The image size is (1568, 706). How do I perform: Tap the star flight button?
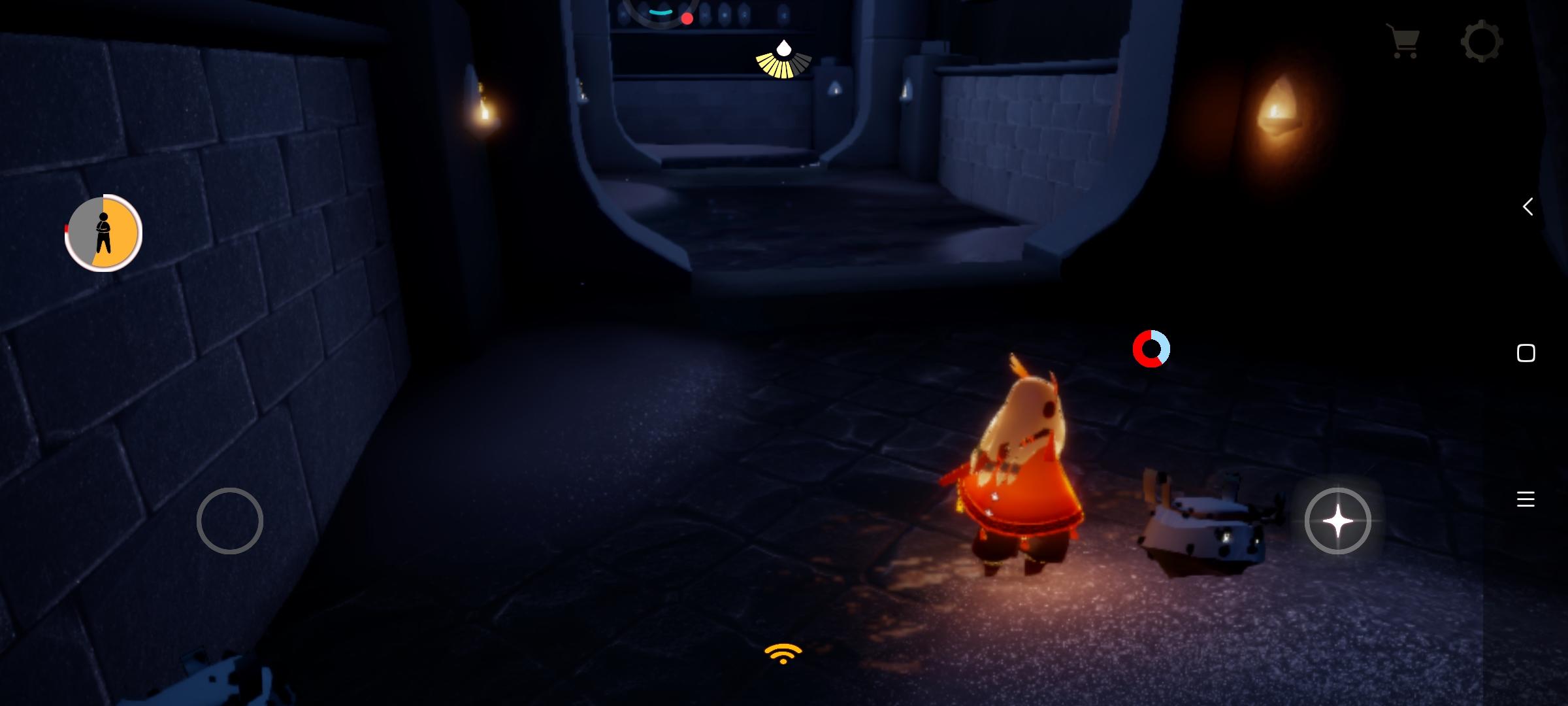point(1338,521)
